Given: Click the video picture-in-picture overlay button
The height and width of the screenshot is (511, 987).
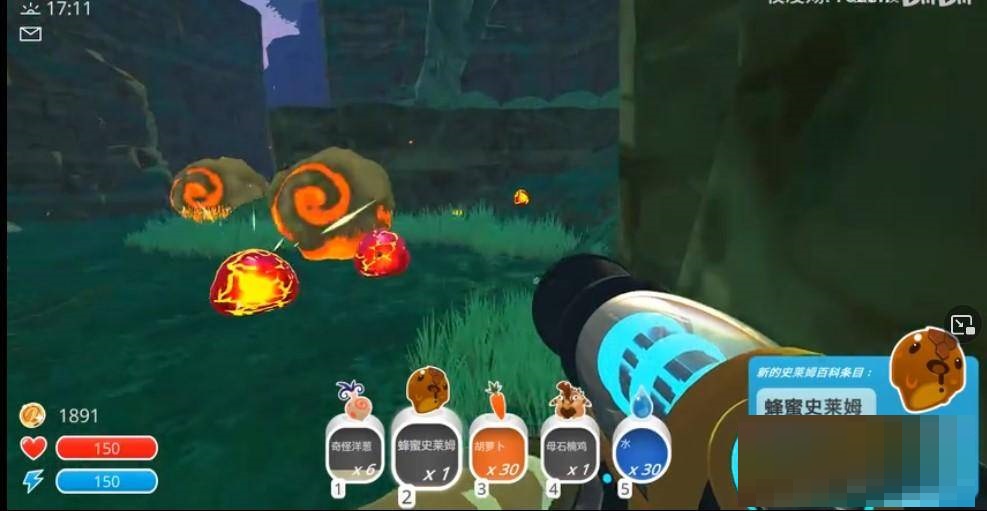Looking at the screenshot, I should coord(962,325).
